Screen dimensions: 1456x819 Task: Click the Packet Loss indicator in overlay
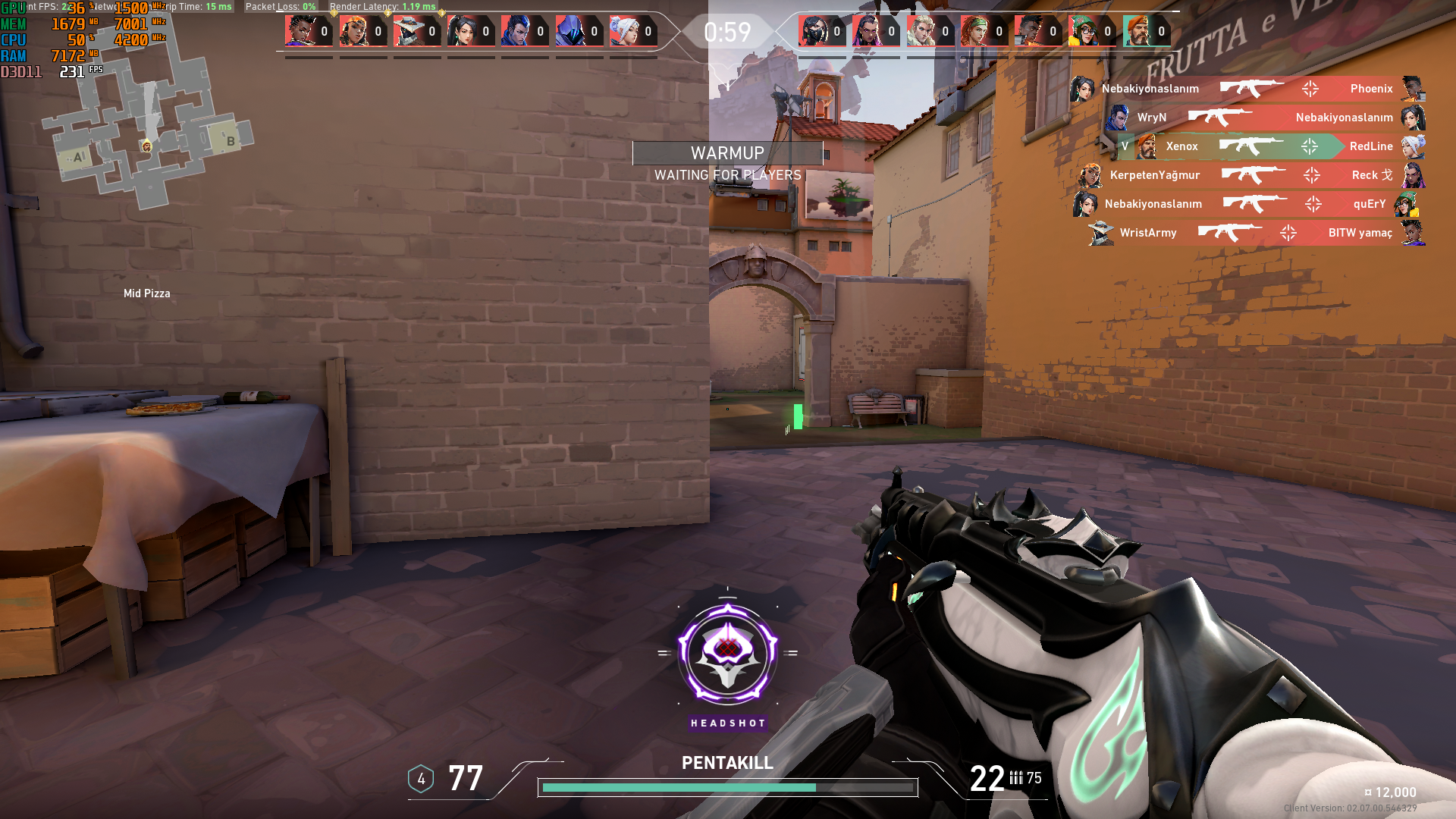(x=279, y=6)
